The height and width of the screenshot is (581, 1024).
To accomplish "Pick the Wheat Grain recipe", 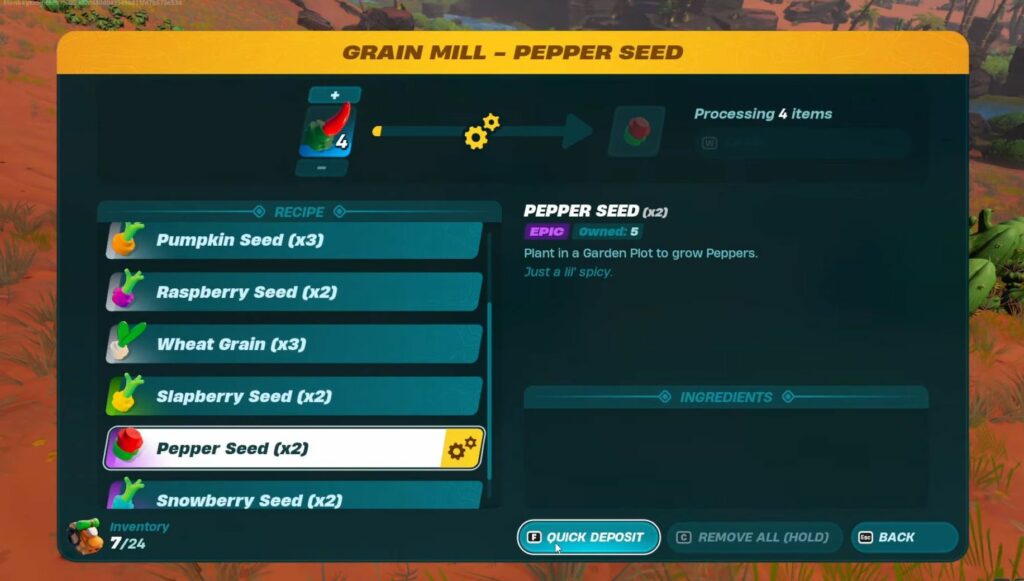I will (293, 345).
